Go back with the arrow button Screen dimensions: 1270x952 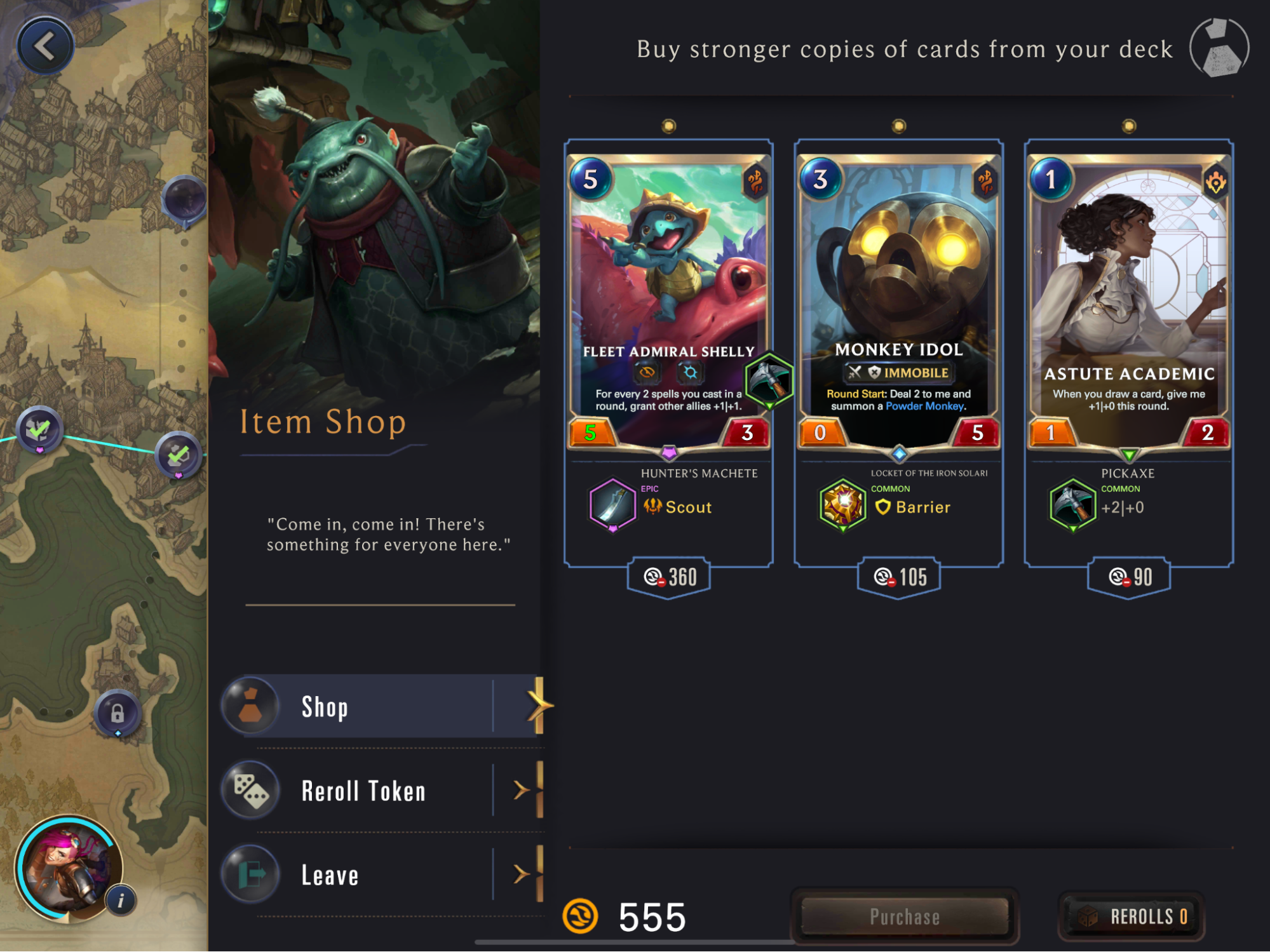(x=45, y=46)
